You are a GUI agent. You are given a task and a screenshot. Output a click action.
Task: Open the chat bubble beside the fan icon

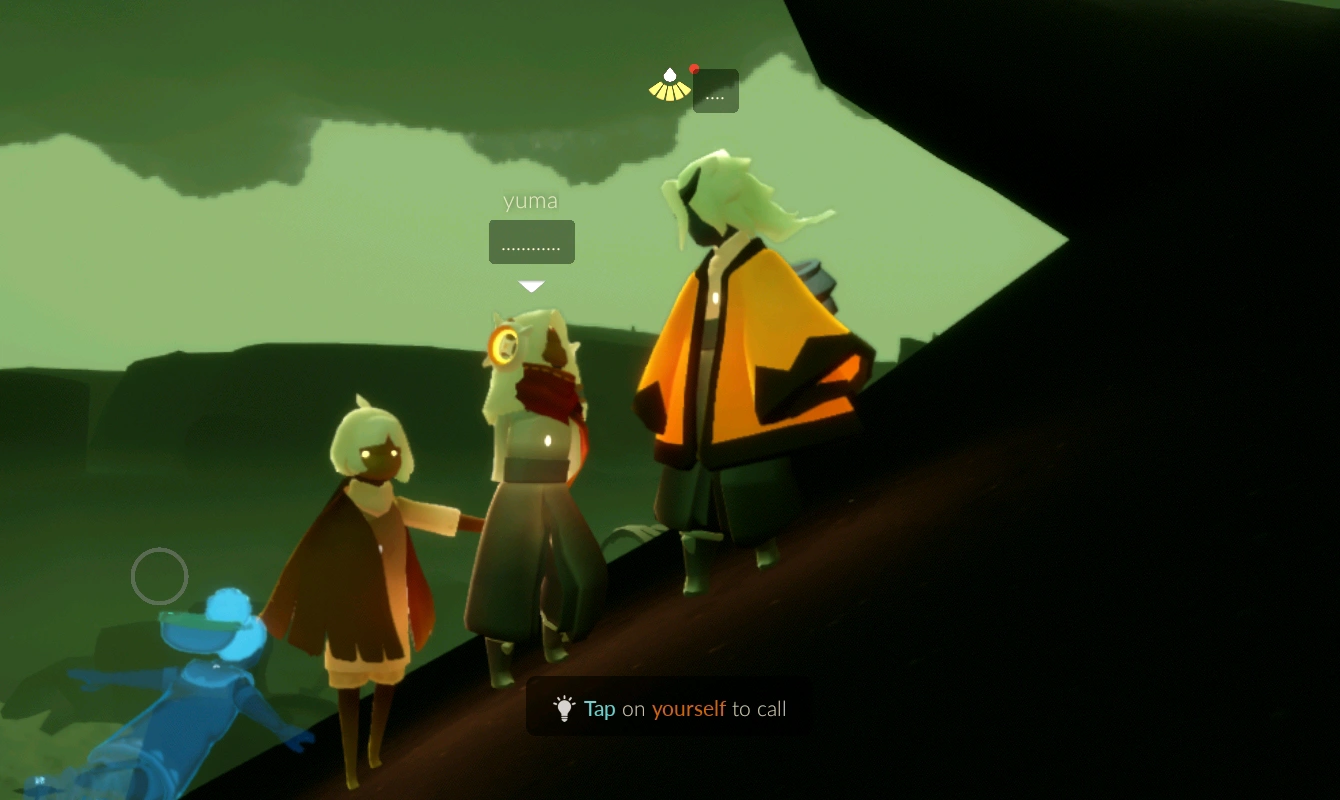pos(715,91)
